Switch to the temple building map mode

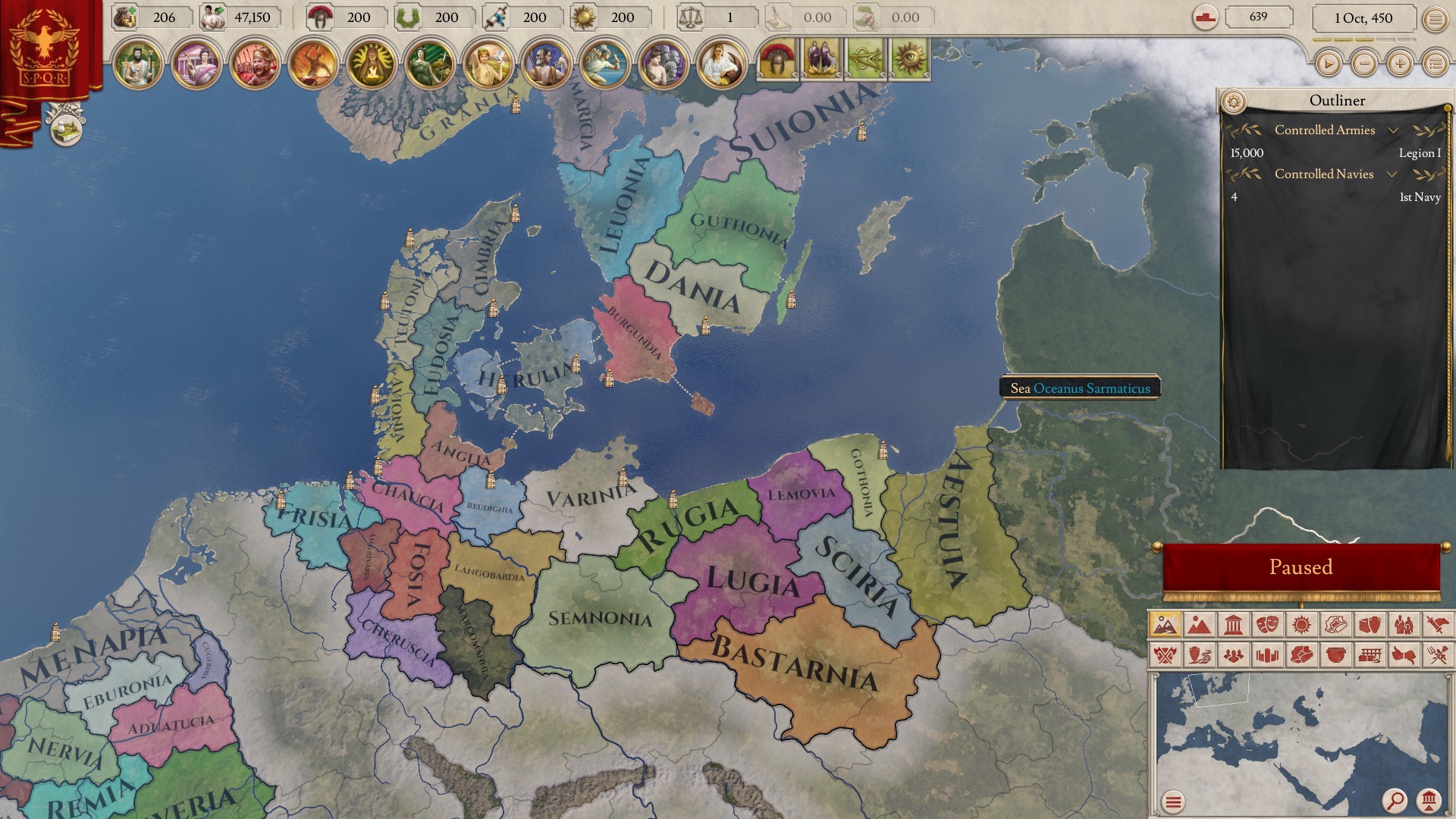[x=1233, y=625]
